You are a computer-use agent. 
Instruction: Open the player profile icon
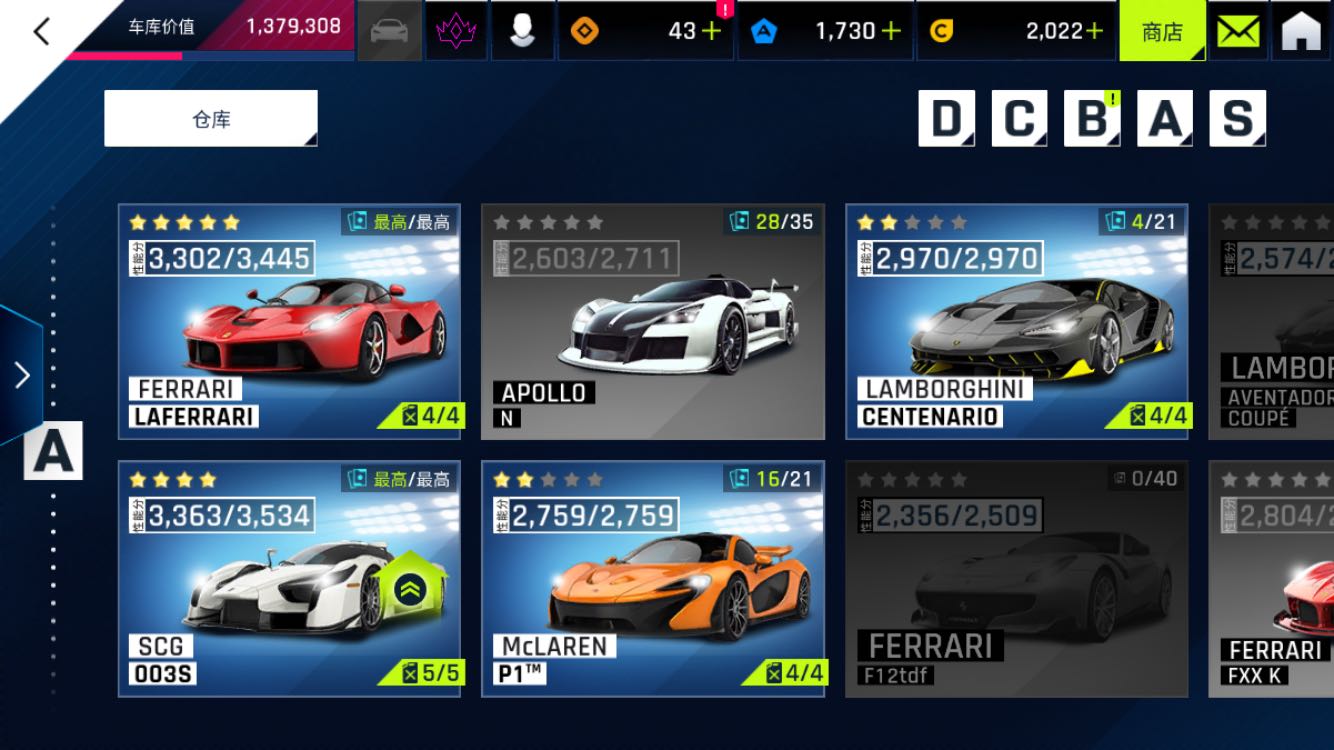pos(522,31)
